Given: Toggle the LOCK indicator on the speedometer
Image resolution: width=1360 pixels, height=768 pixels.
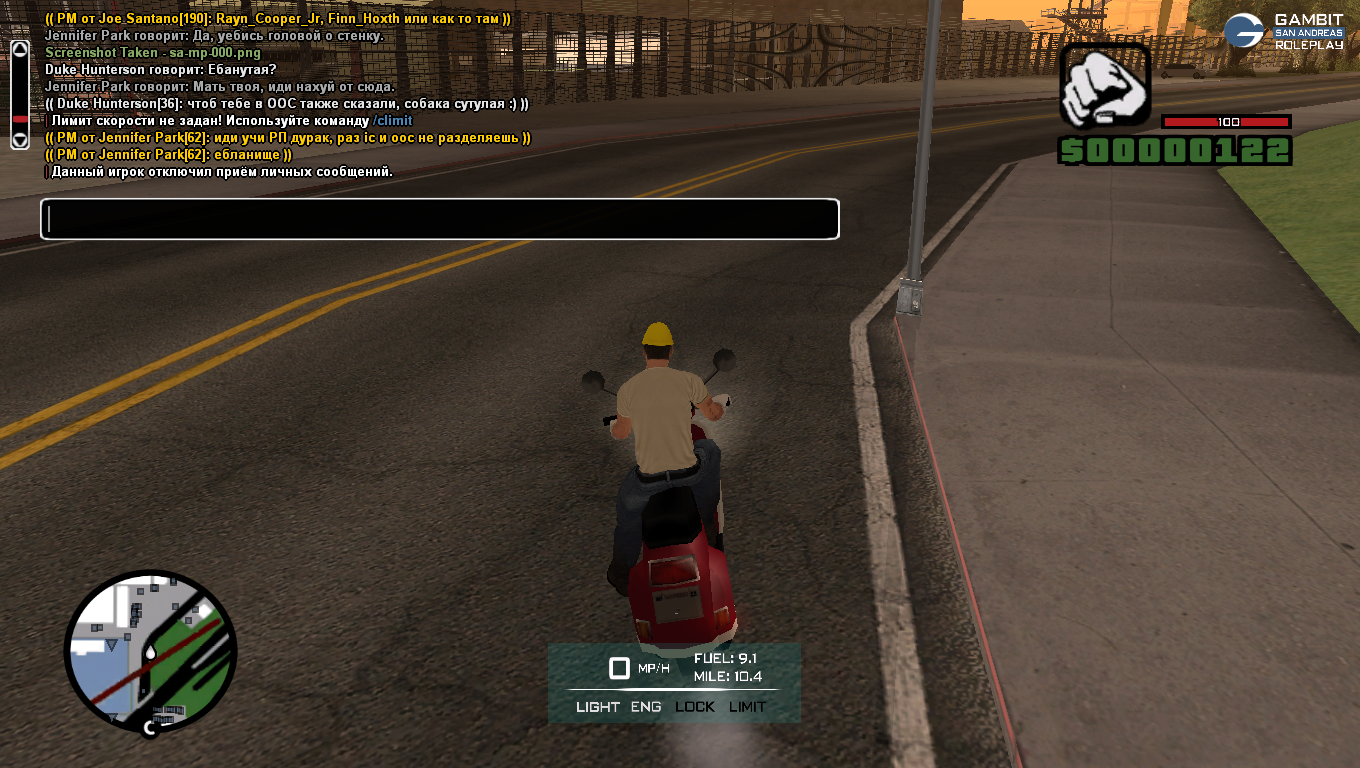Looking at the screenshot, I should pyautogui.click(x=695, y=707).
